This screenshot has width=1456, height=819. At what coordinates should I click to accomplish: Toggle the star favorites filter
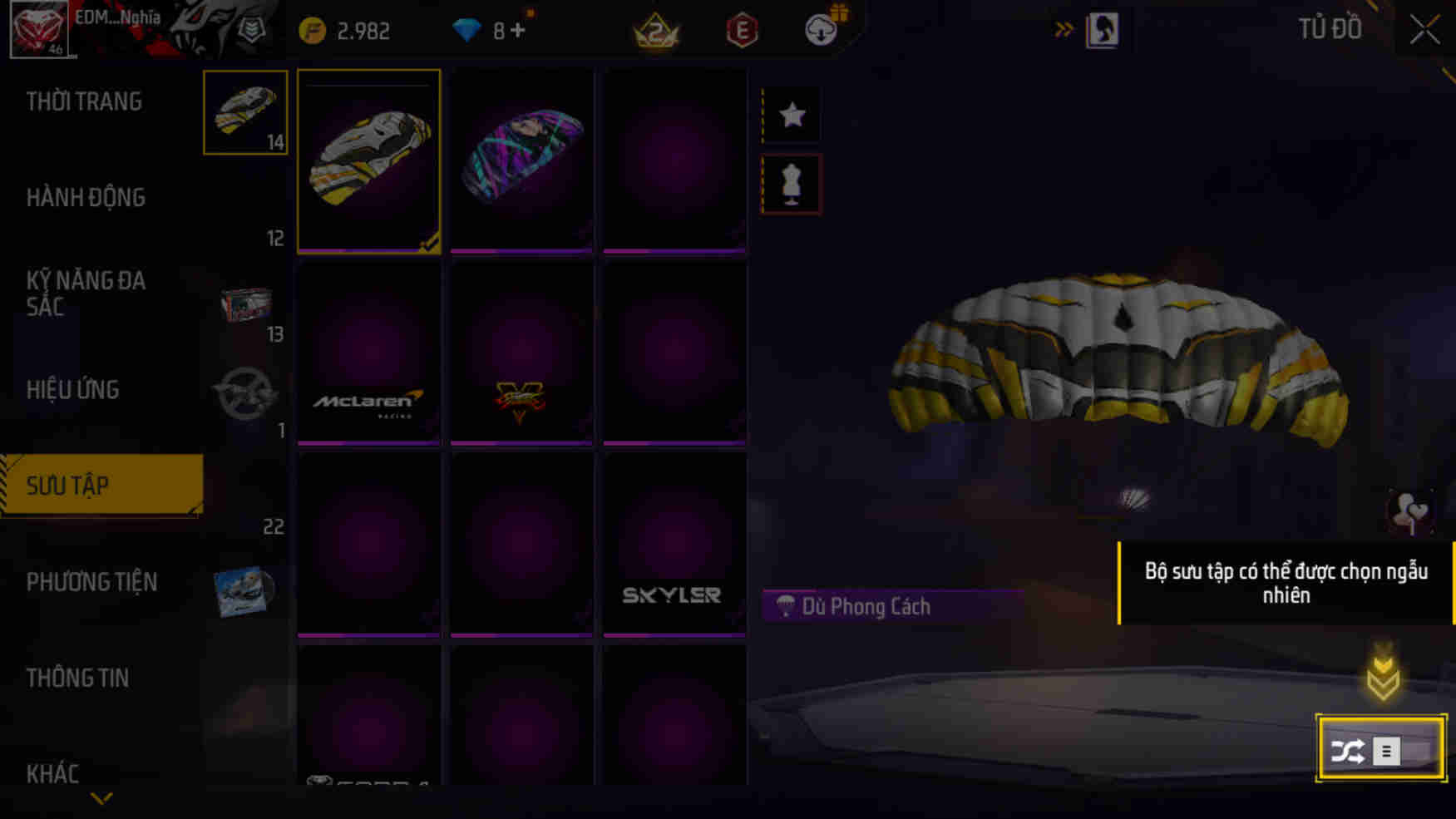tap(790, 115)
